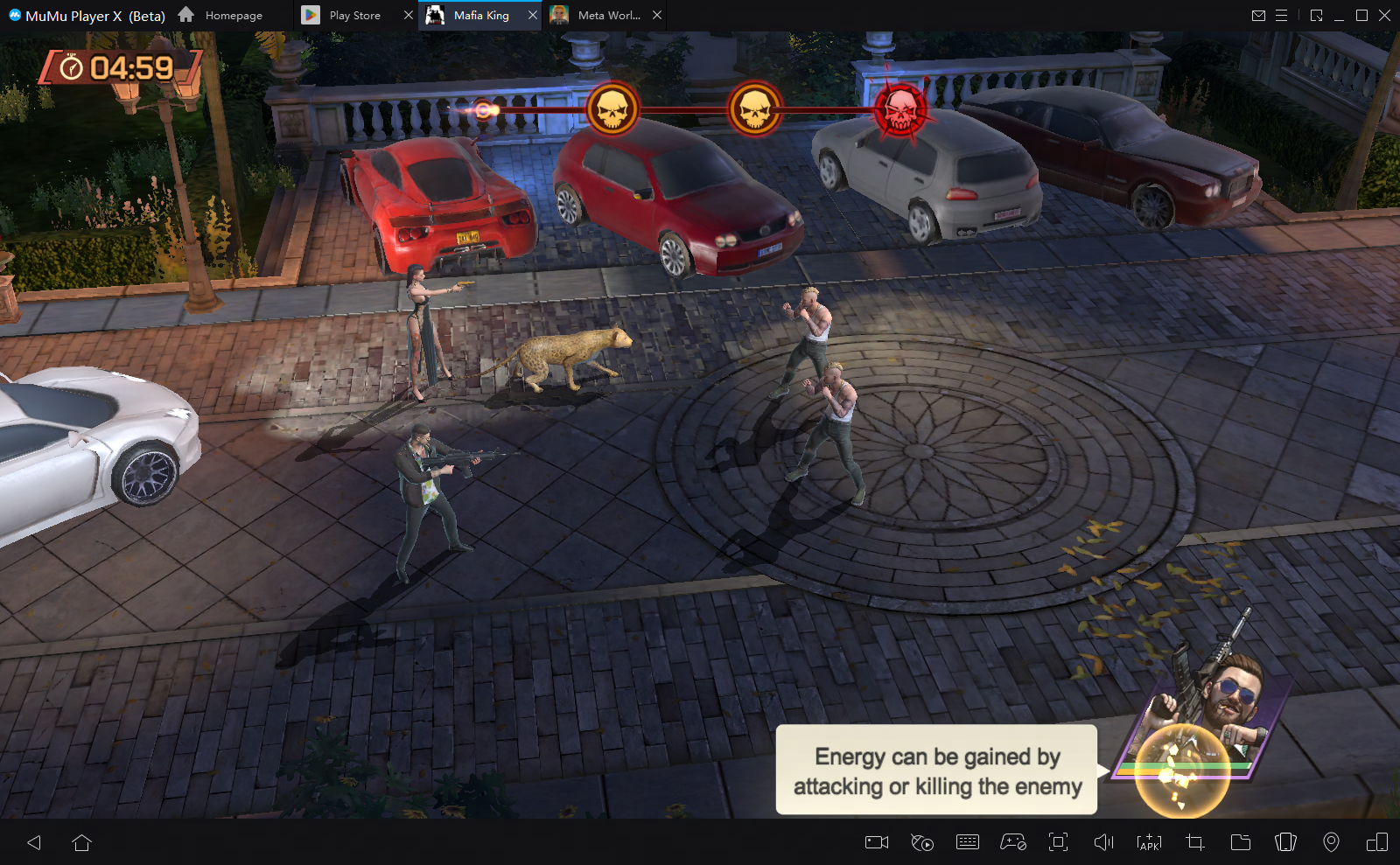Open the mail notifications panel
Image resolution: width=1400 pixels, height=865 pixels.
[1260, 15]
